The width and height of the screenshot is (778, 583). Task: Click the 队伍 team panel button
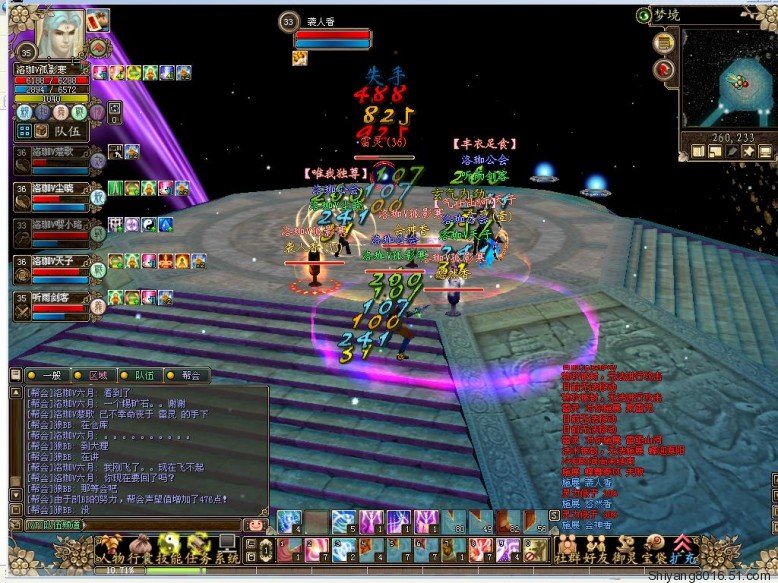click(62, 130)
